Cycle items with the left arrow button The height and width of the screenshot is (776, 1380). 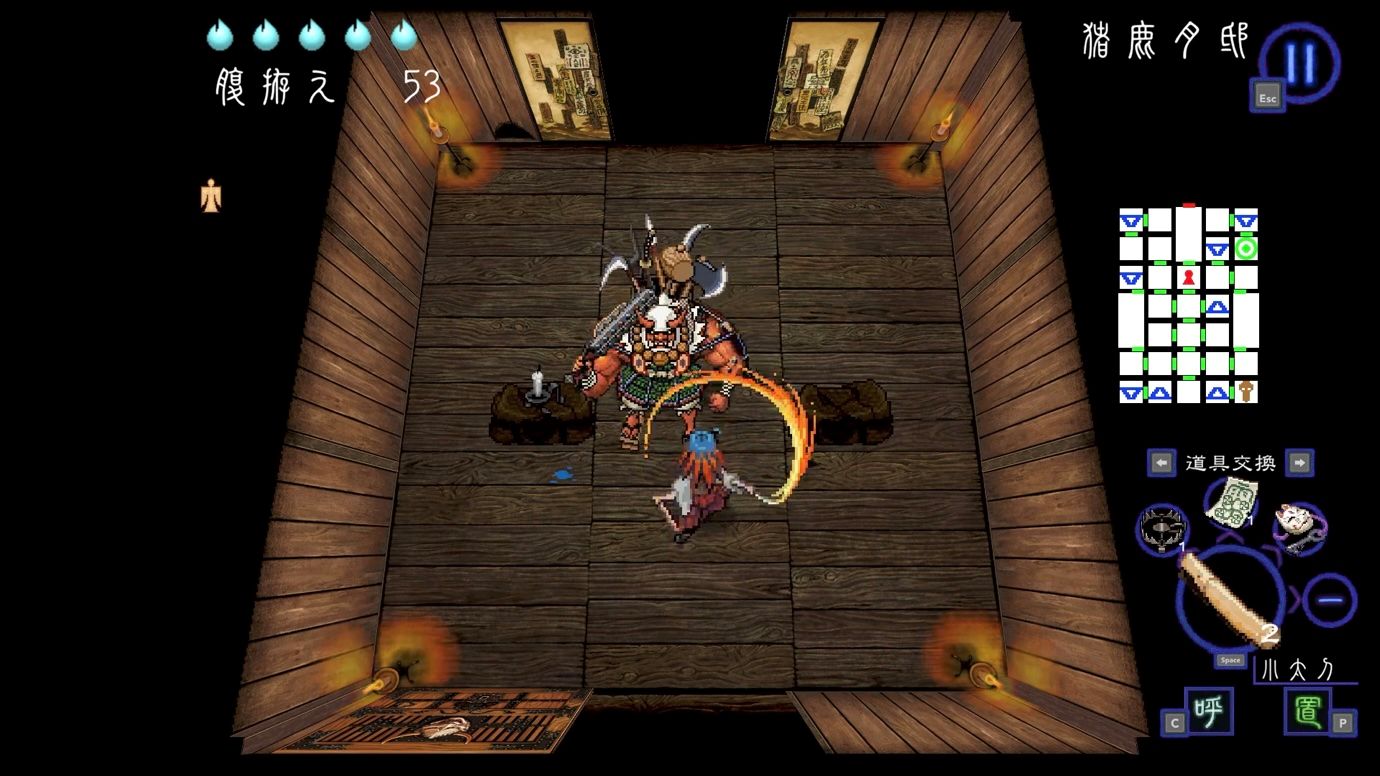(1161, 462)
